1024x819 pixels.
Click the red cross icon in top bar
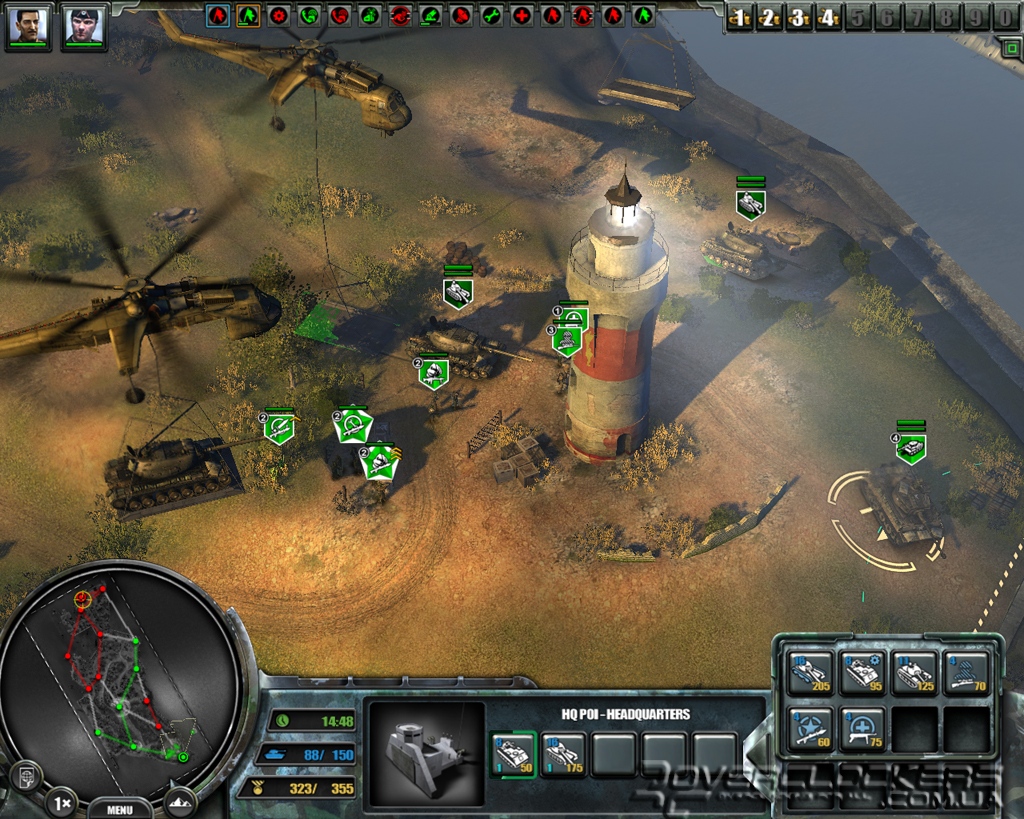click(x=522, y=16)
